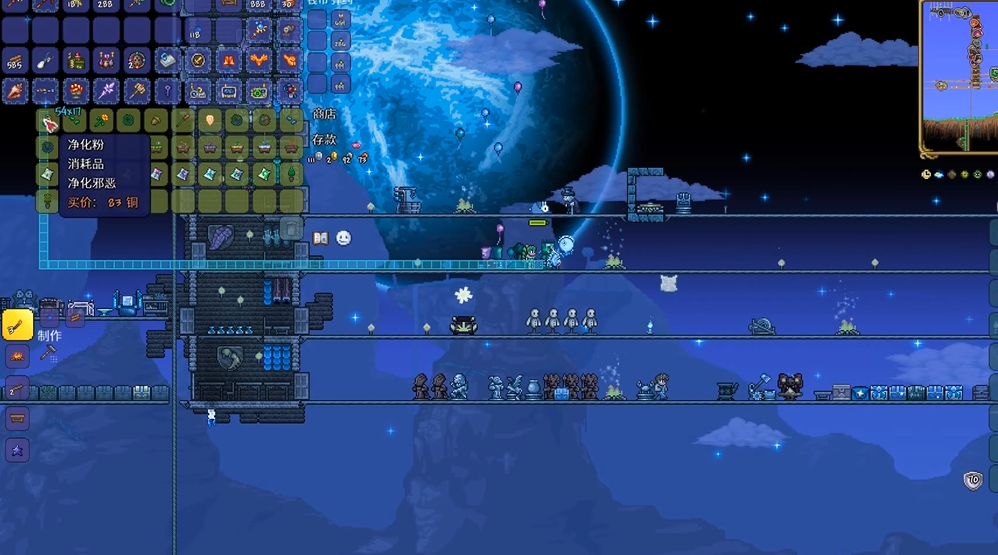Buy the Purification Powder from the shop
Image resolution: width=998 pixels, height=555 pixels.
click(x=47, y=122)
